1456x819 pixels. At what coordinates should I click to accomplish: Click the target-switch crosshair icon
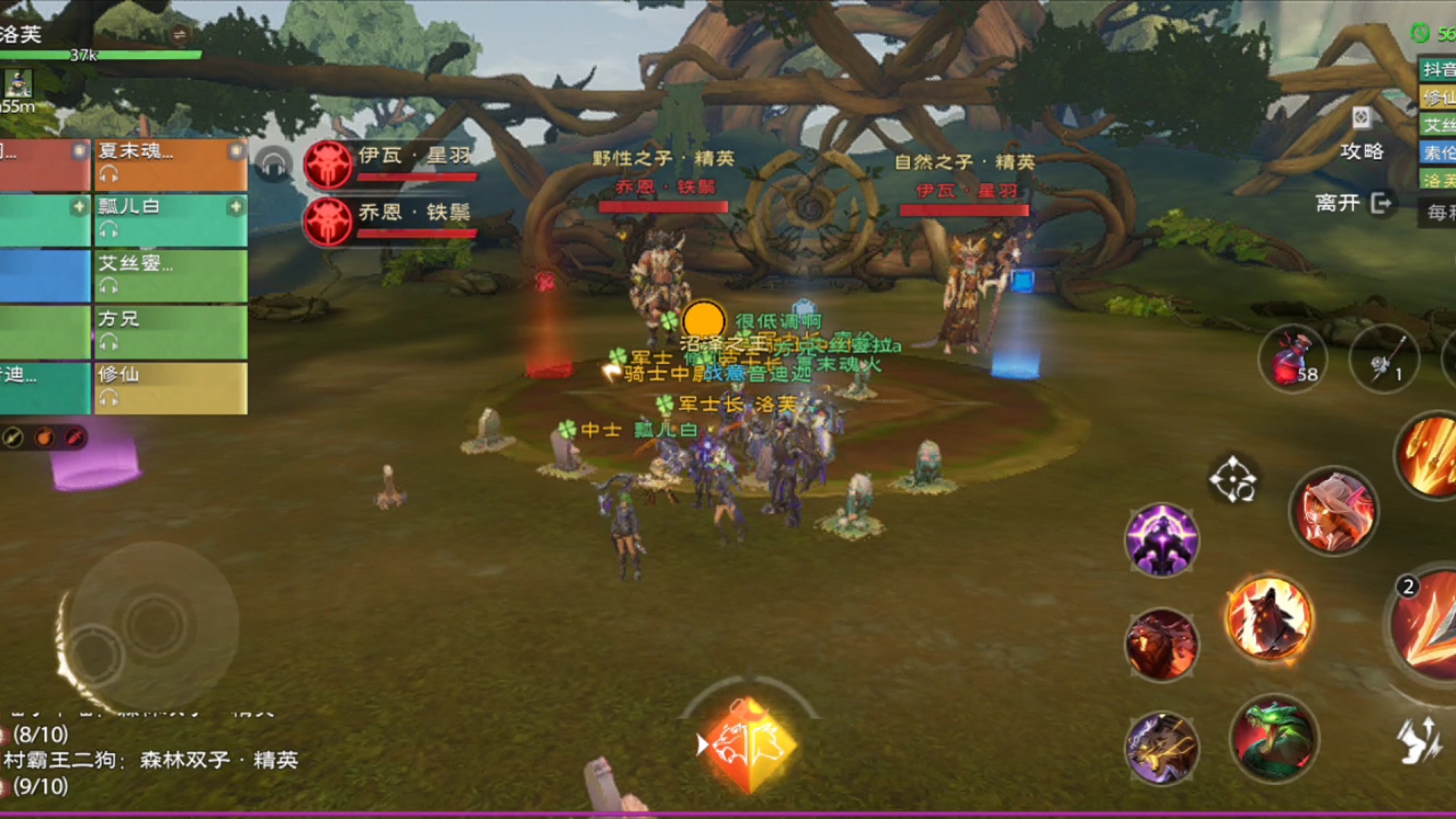point(1232,479)
